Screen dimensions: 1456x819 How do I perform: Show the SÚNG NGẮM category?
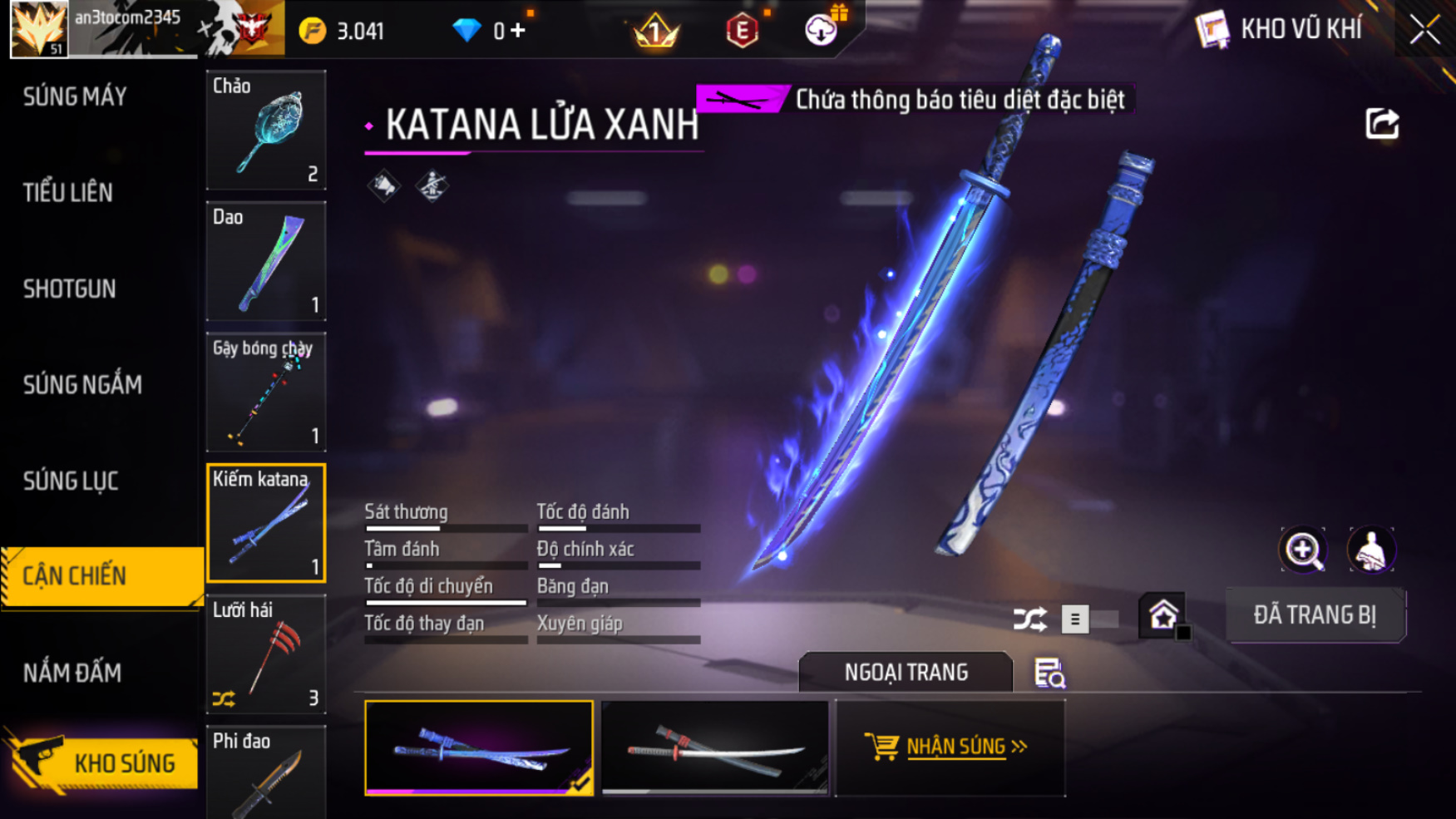pos(82,385)
